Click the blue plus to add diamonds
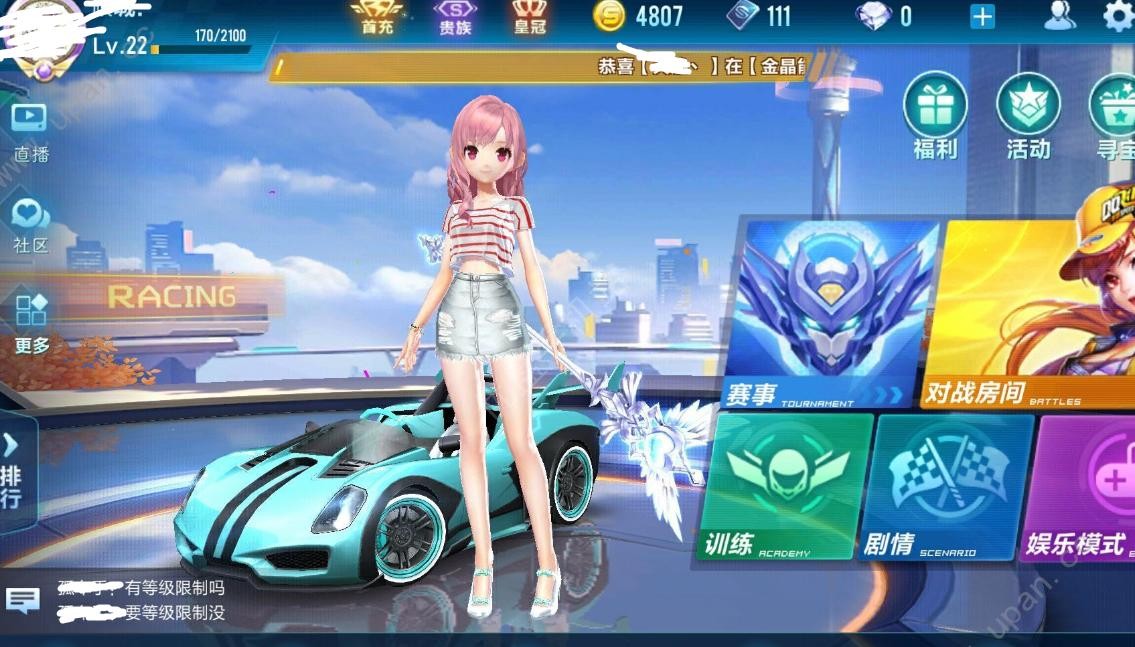1135x647 pixels. coord(982,17)
